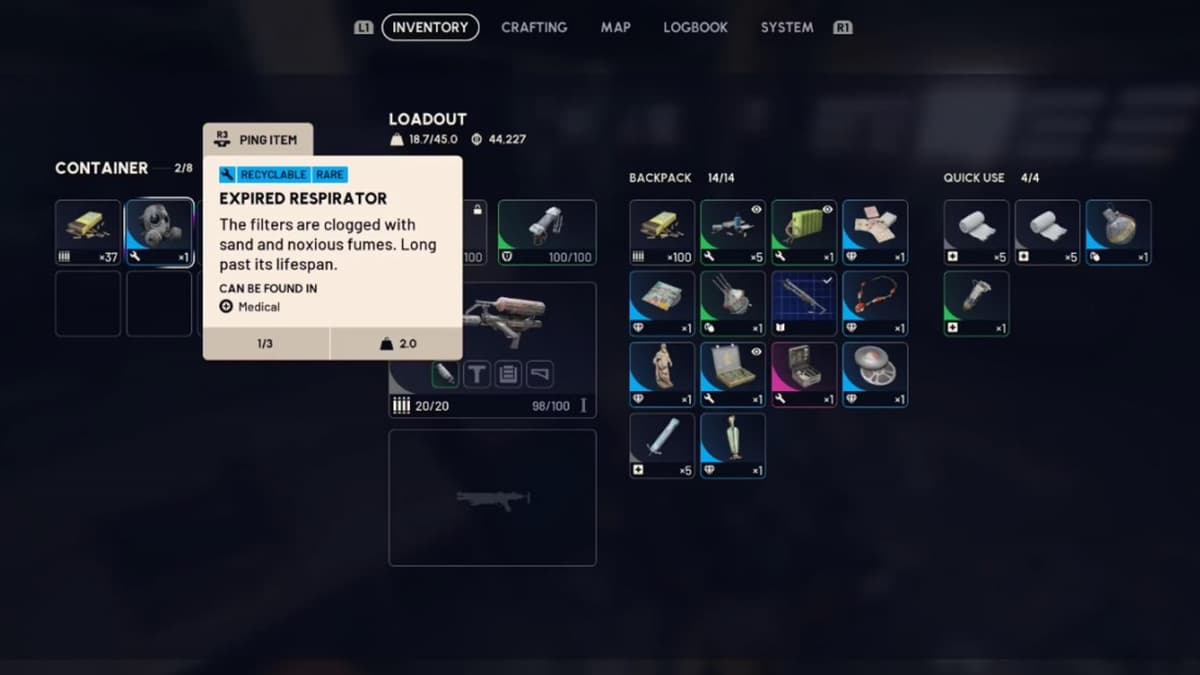Select the x100 ammo stack in backpack

coord(662,232)
